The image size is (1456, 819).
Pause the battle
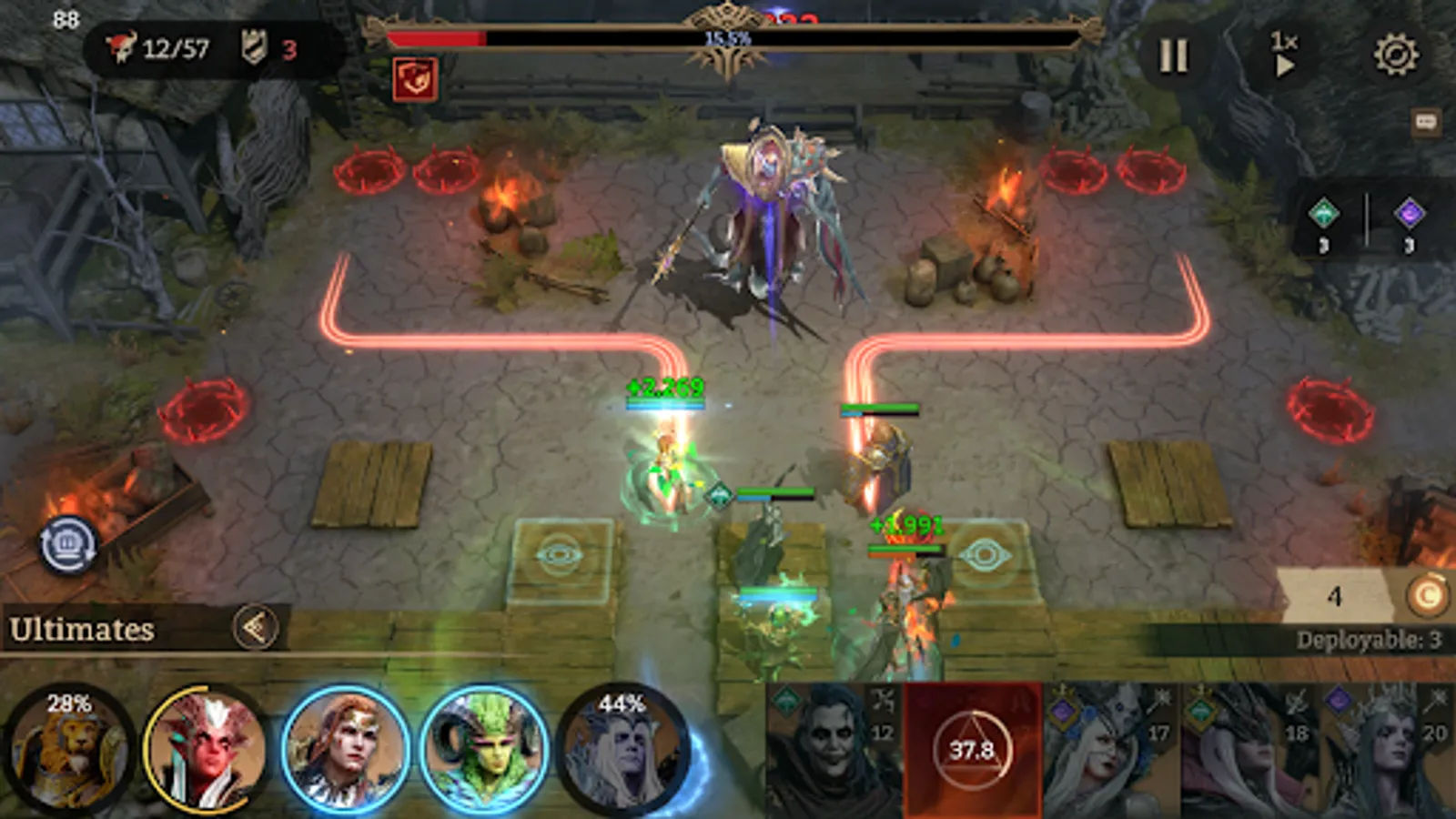(1174, 55)
